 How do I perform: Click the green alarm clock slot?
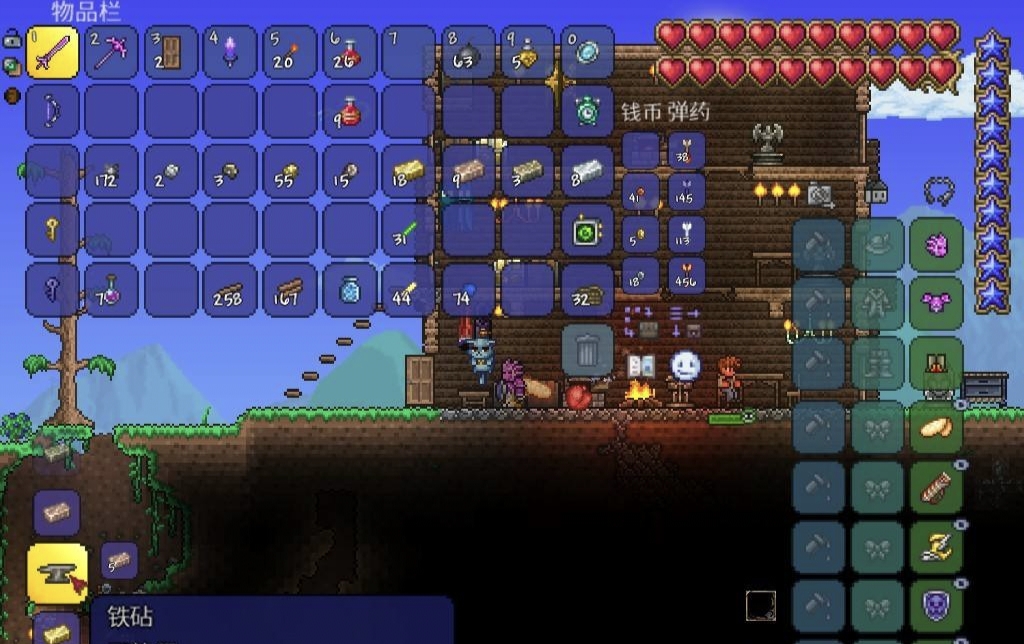587,111
